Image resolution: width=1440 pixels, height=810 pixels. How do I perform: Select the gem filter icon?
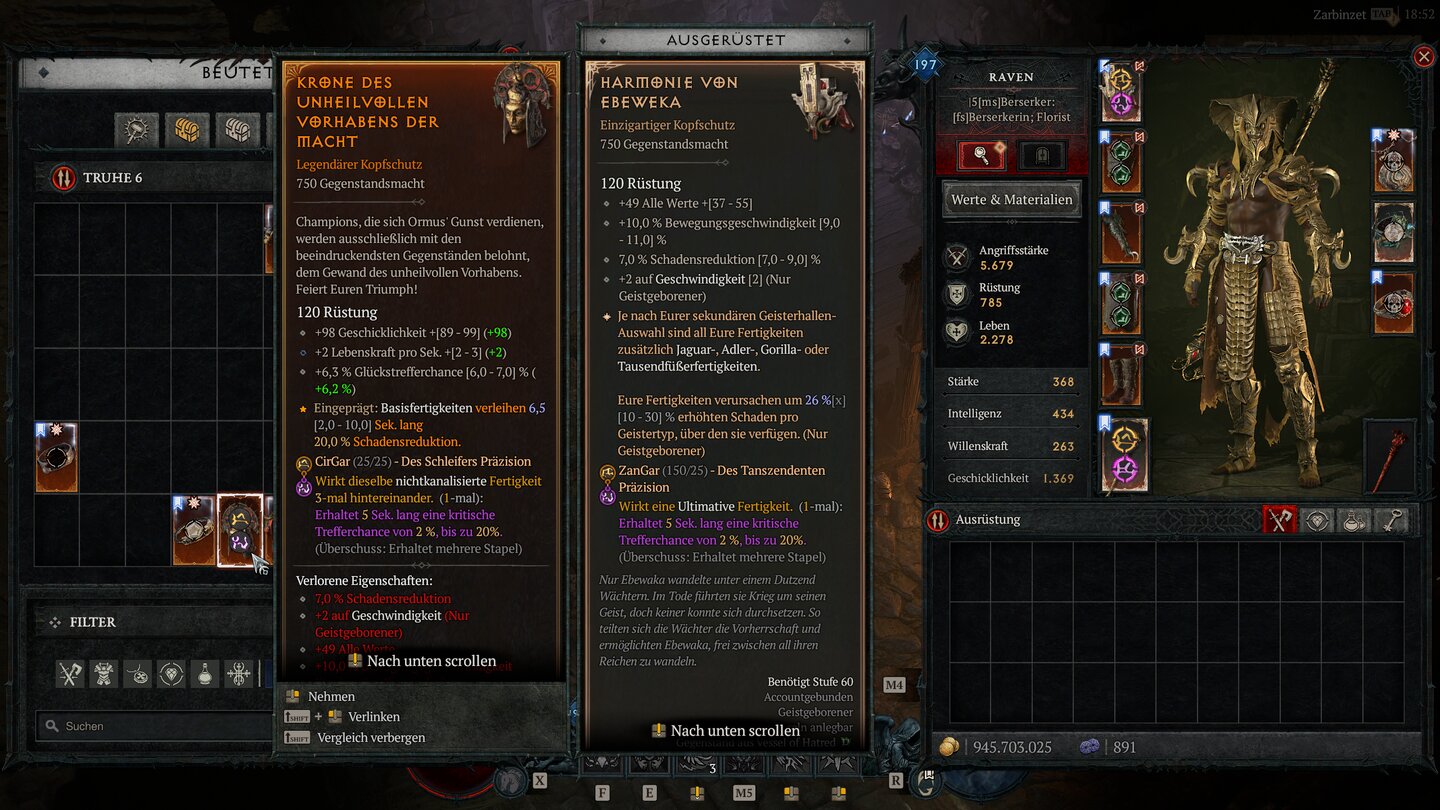point(170,673)
